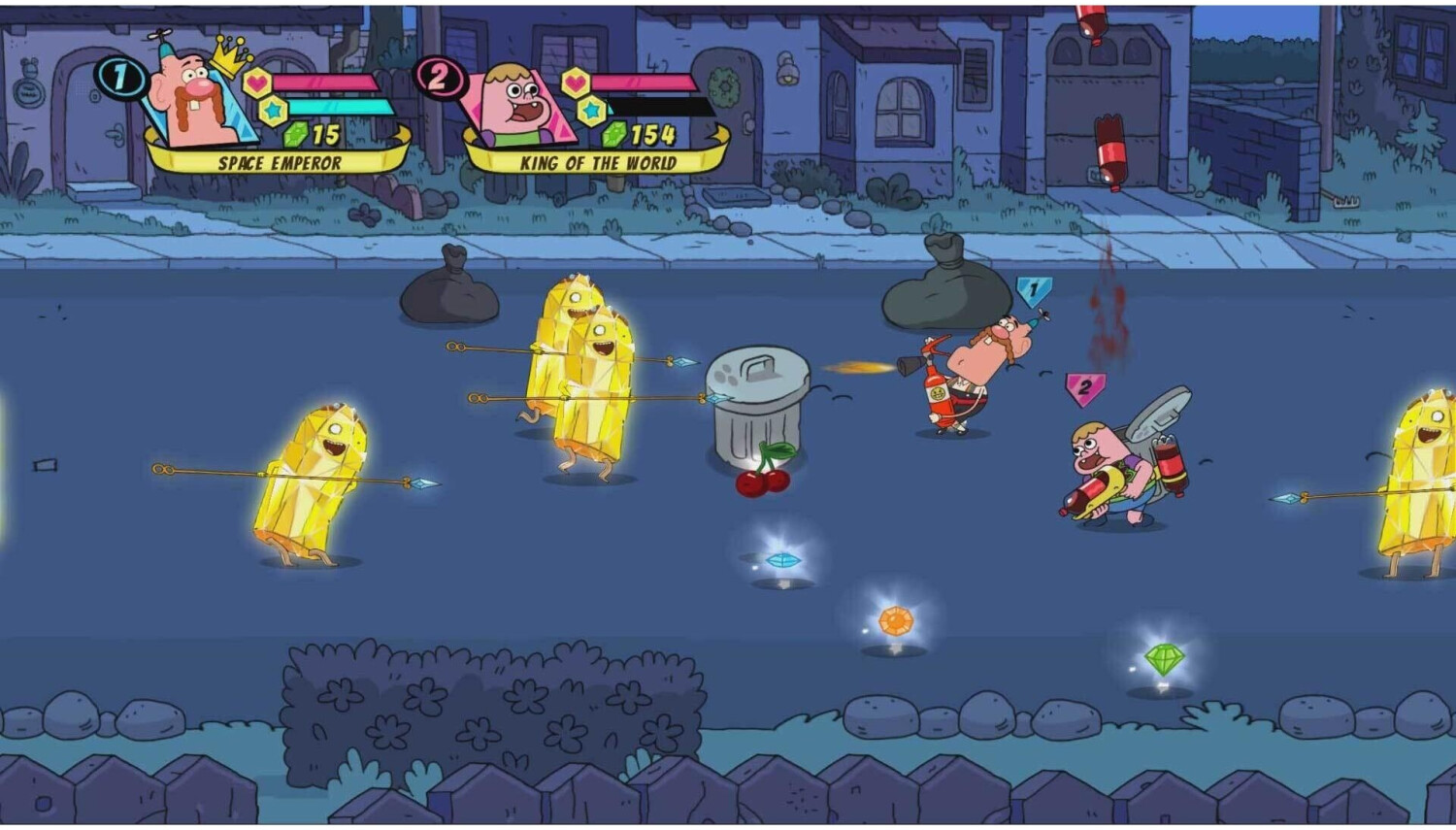
Task: Click the pink number 2 player badge
Action: (x=442, y=78)
